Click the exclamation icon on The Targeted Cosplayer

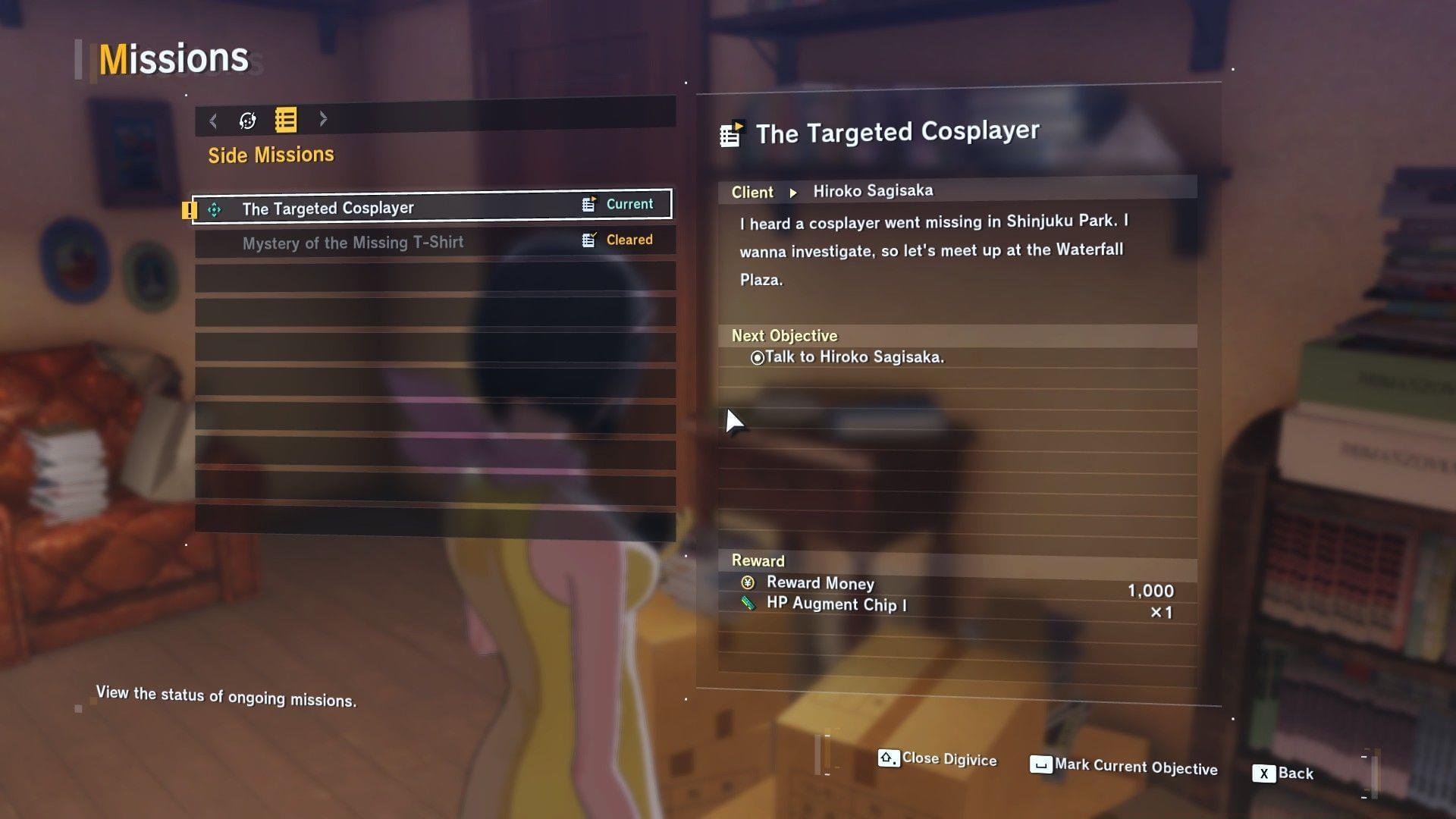pos(190,209)
